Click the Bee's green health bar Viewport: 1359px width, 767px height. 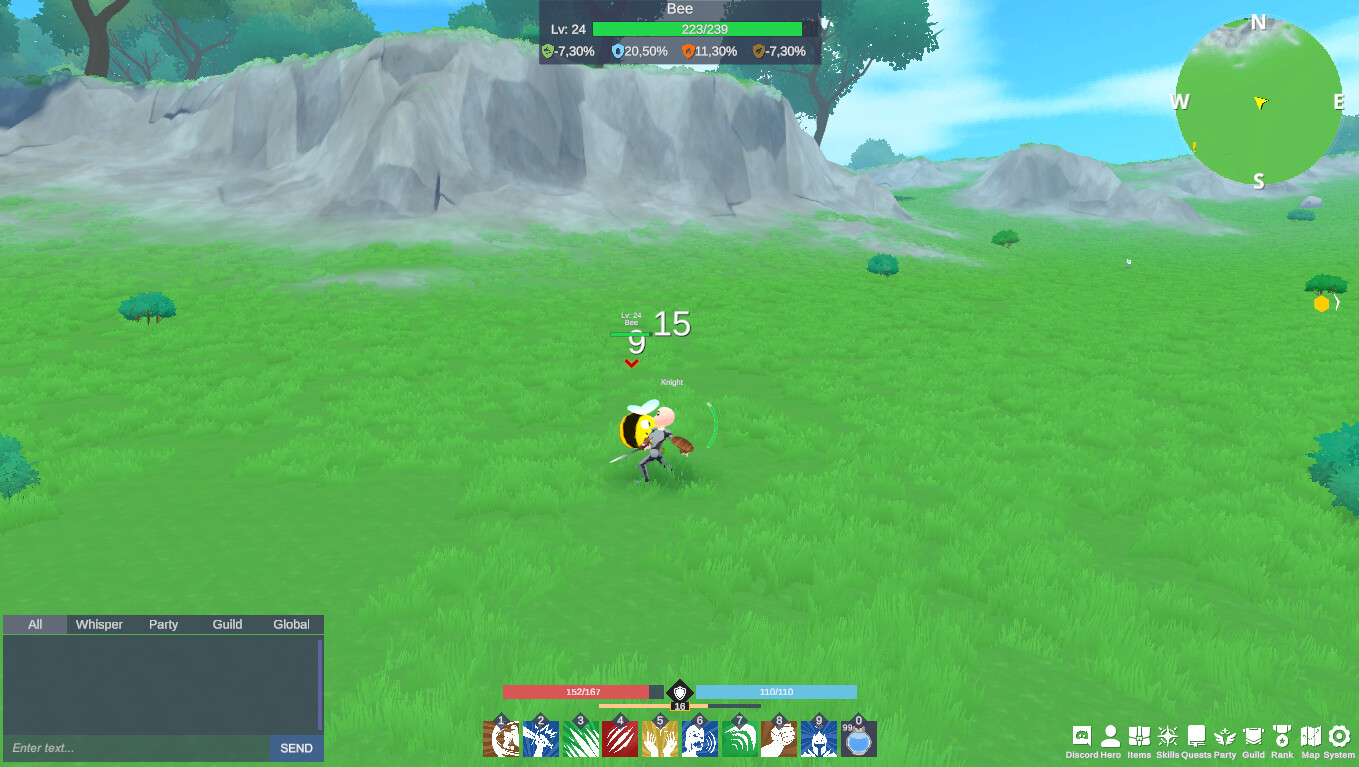pos(700,29)
